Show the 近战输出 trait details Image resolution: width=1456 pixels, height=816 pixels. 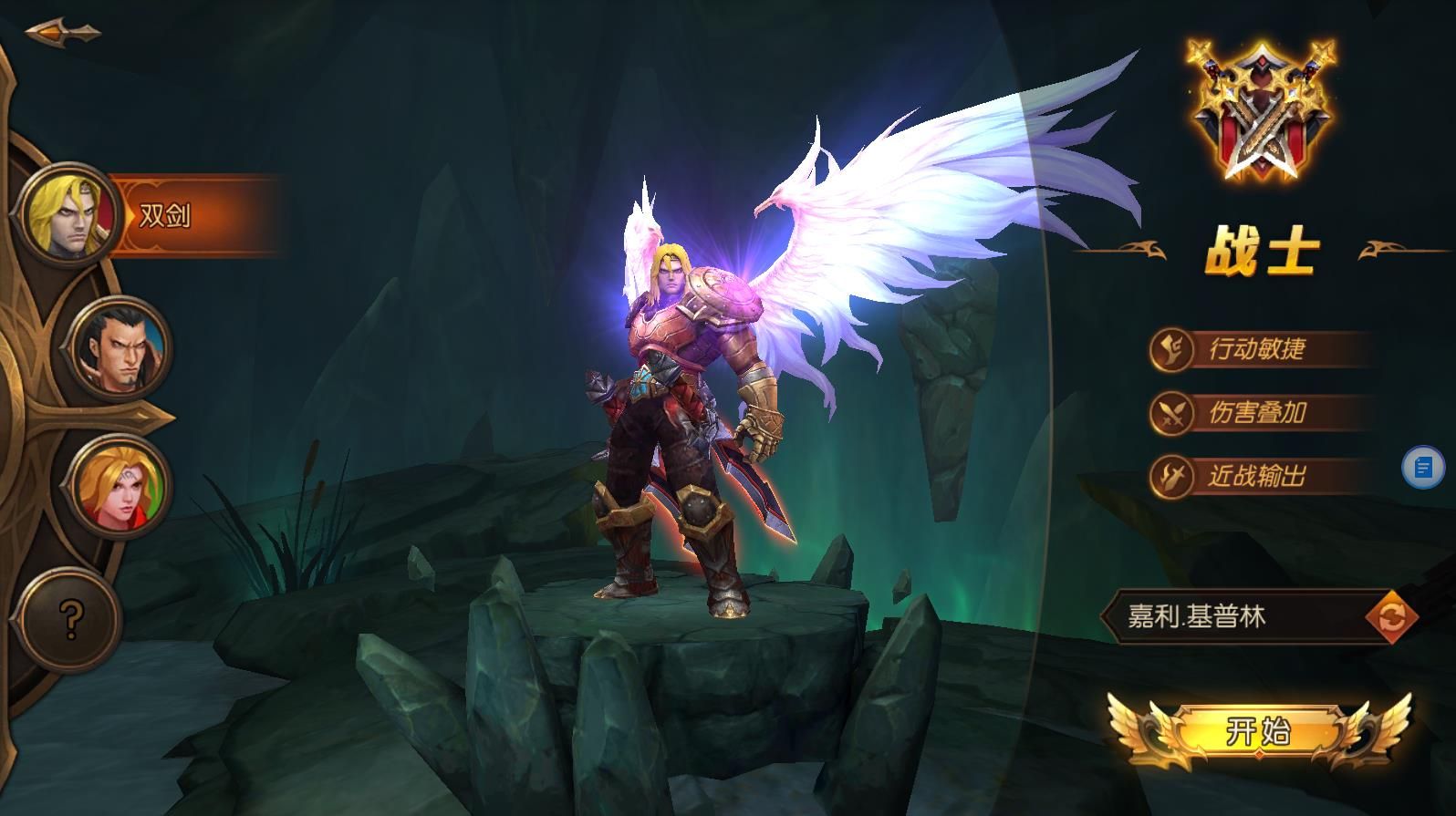pos(1257,476)
